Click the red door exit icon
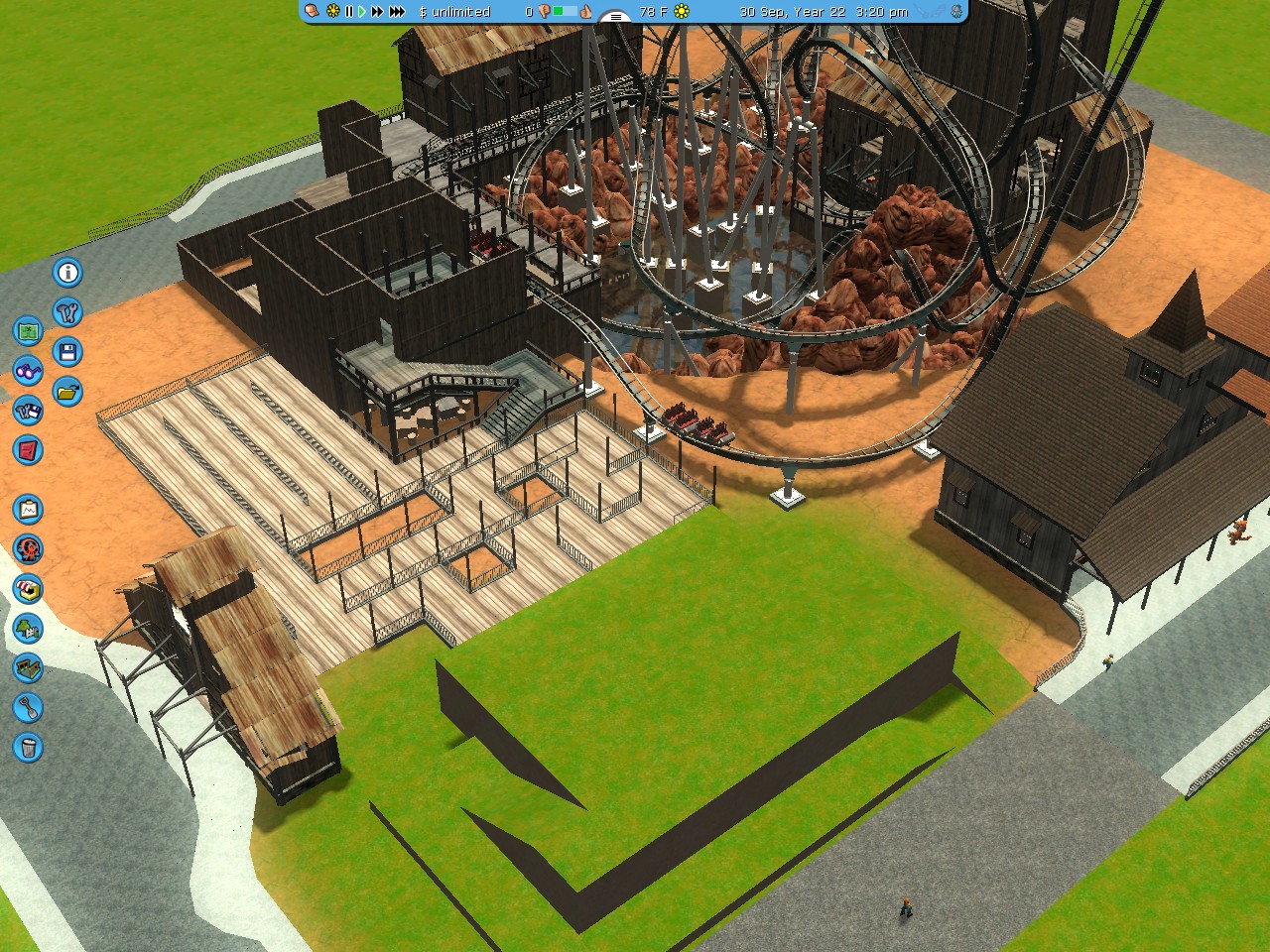Screen dimensions: 1270x952 click(28, 450)
